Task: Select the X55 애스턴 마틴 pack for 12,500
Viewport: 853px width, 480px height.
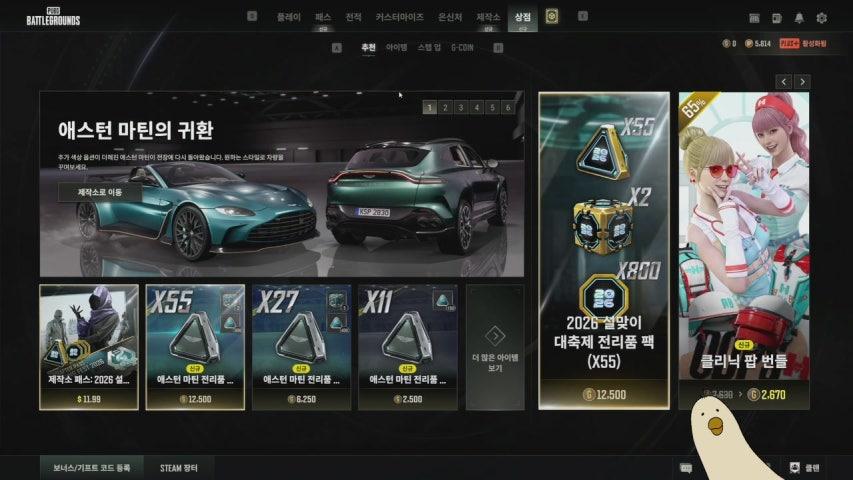Action: (195, 347)
